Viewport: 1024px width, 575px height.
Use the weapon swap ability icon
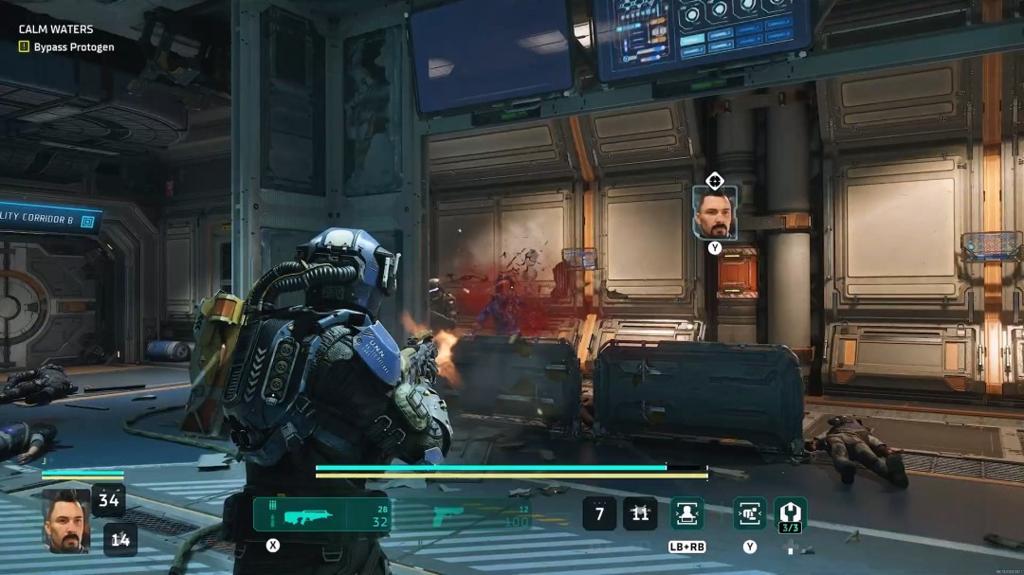(x=750, y=514)
